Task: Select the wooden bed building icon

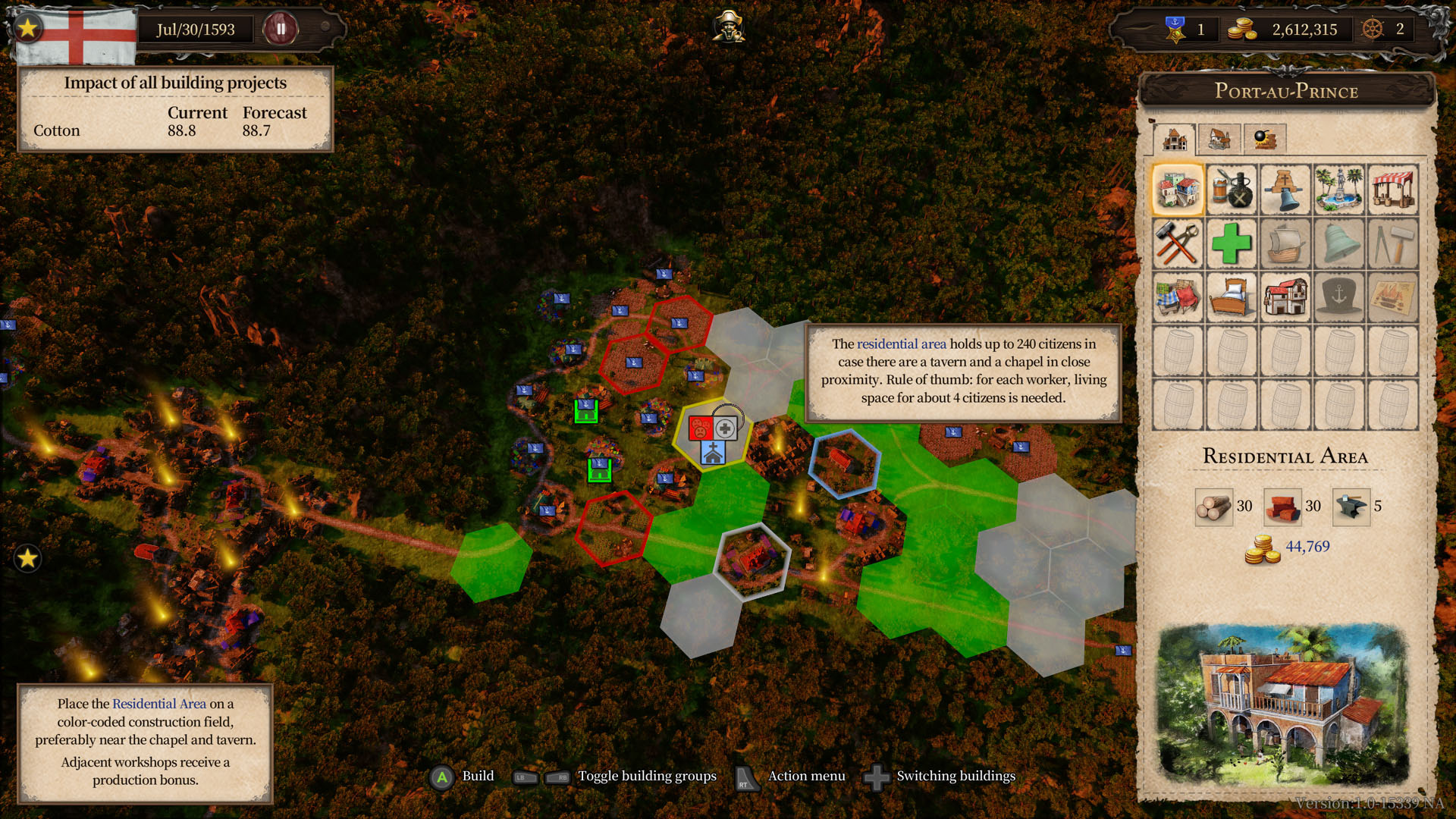Action: (x=1232, y=297)
